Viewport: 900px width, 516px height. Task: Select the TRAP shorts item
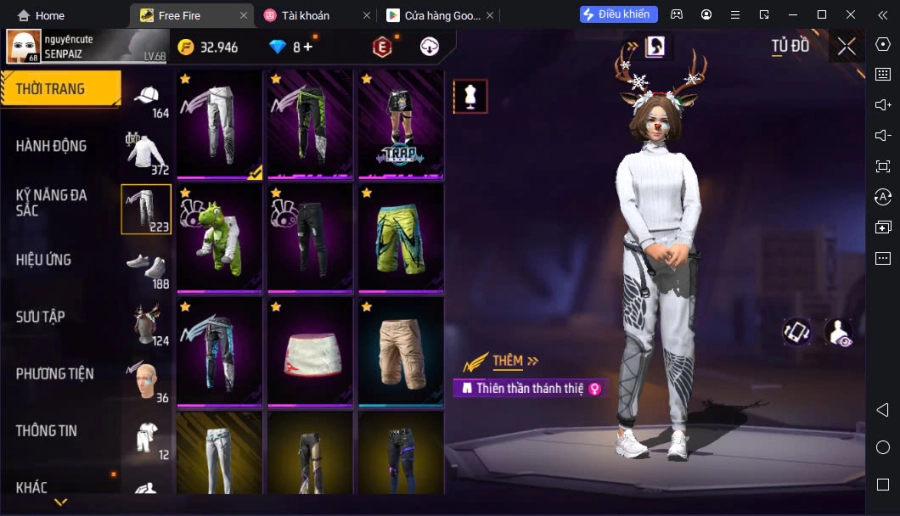pyautogui.click(x=400, y=124)
